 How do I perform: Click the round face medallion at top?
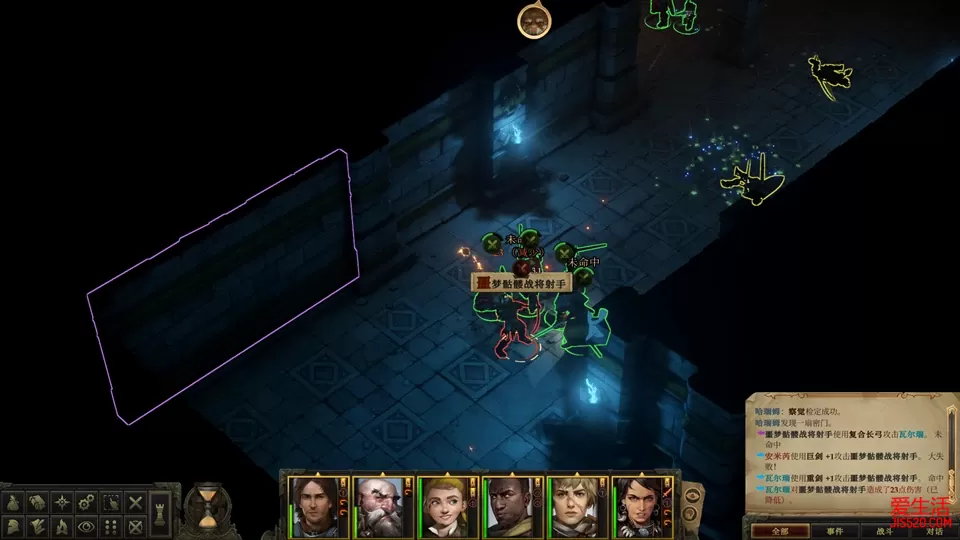click(534, 20)
